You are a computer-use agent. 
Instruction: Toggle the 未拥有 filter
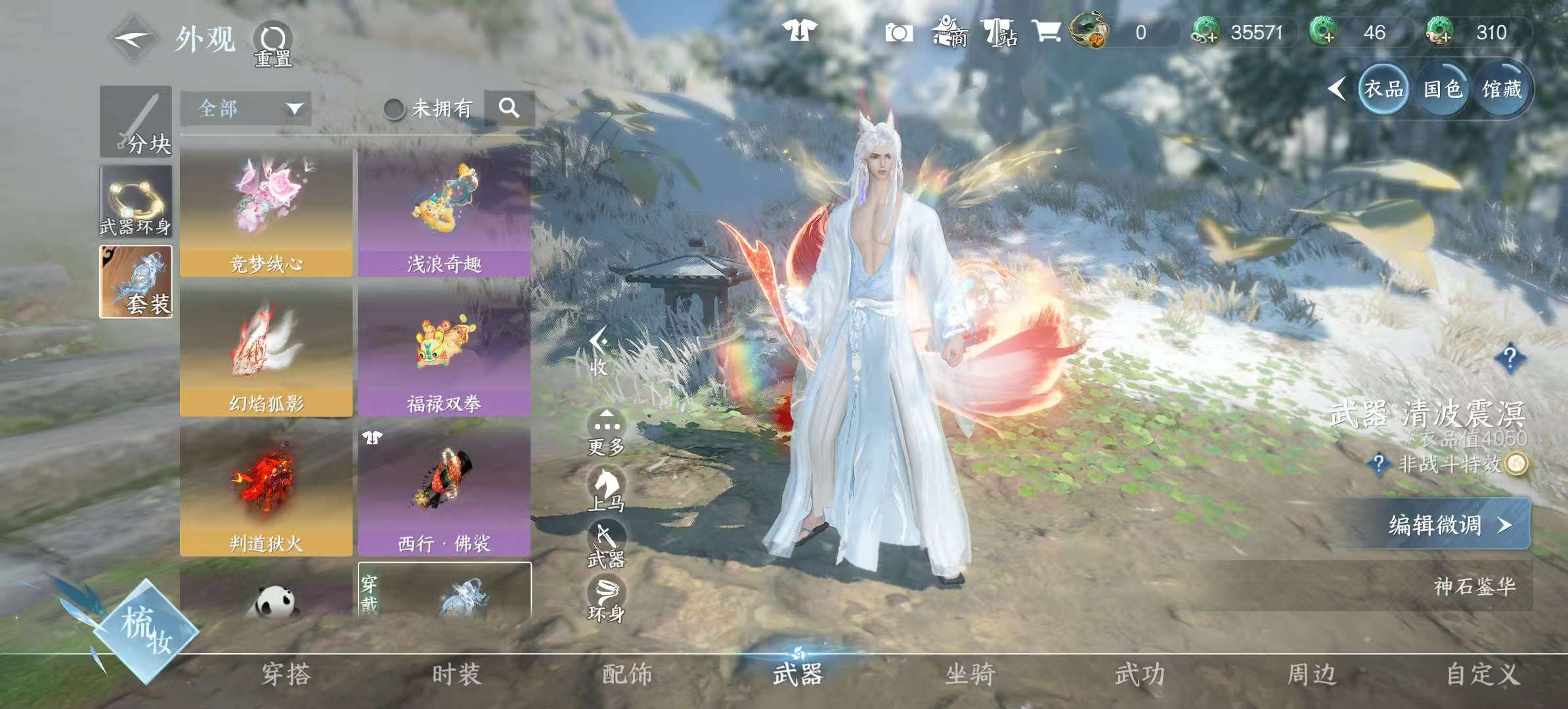(395, 109)
